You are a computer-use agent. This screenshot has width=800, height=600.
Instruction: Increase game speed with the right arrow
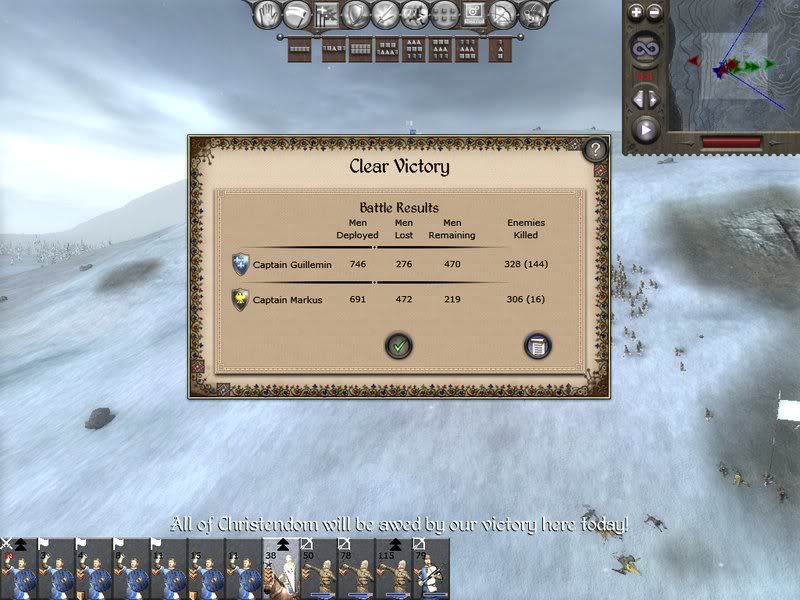tap(652, 98)
